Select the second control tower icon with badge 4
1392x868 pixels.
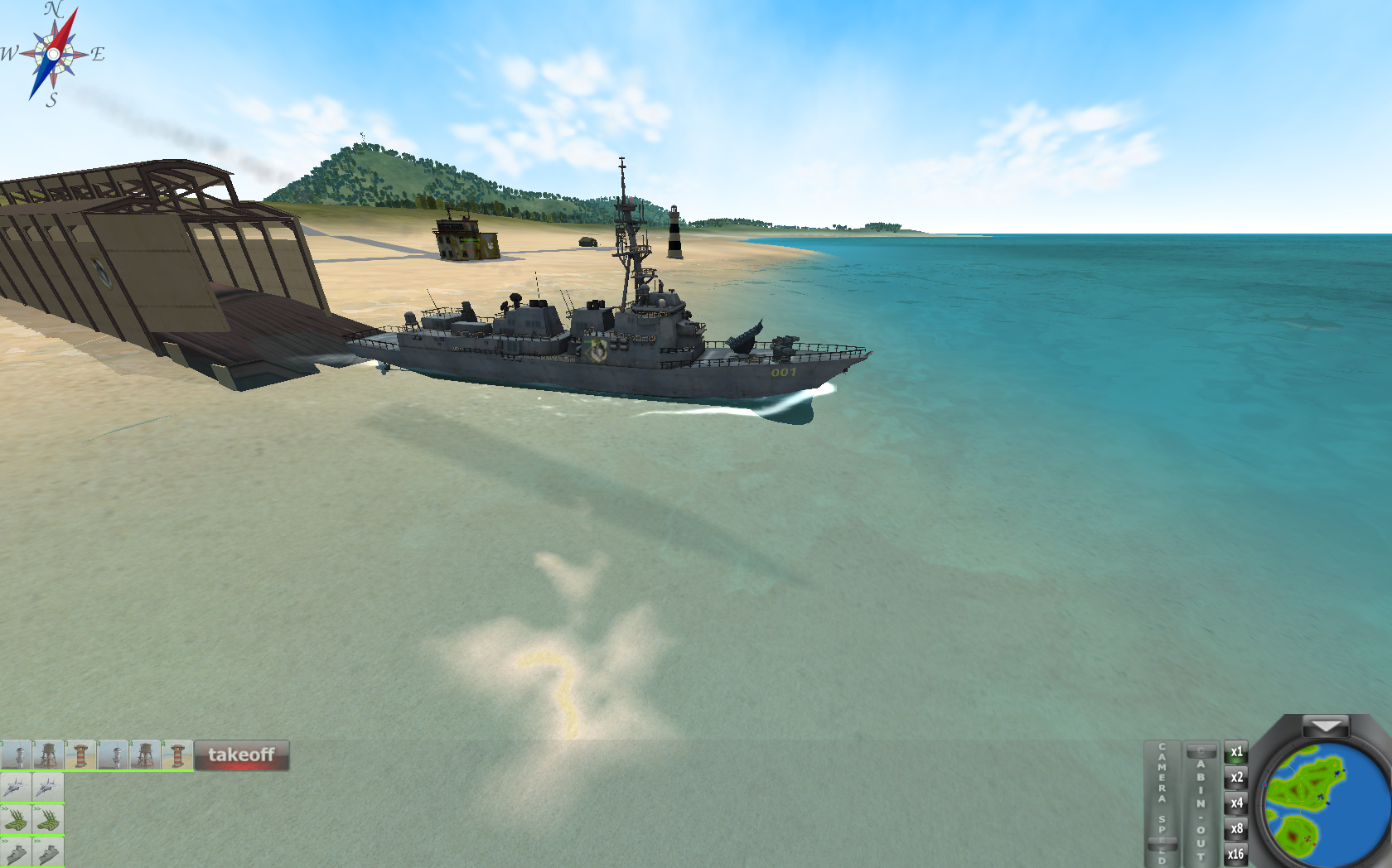(x=112, y=754)
